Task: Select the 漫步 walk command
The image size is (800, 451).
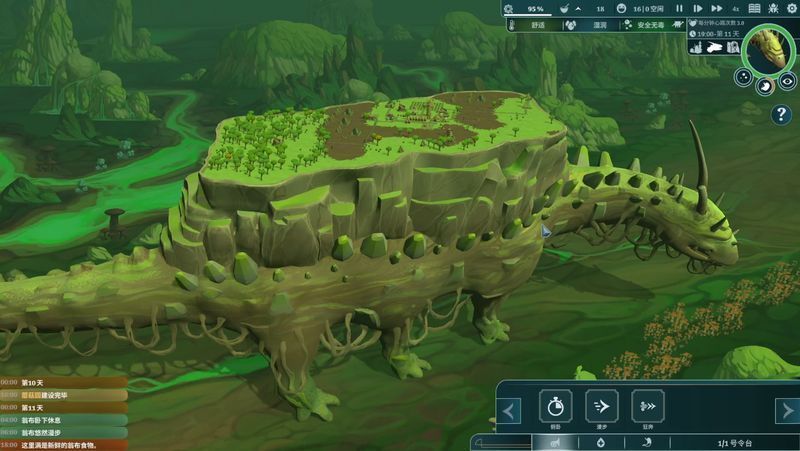Action: [x=601, y=406]
